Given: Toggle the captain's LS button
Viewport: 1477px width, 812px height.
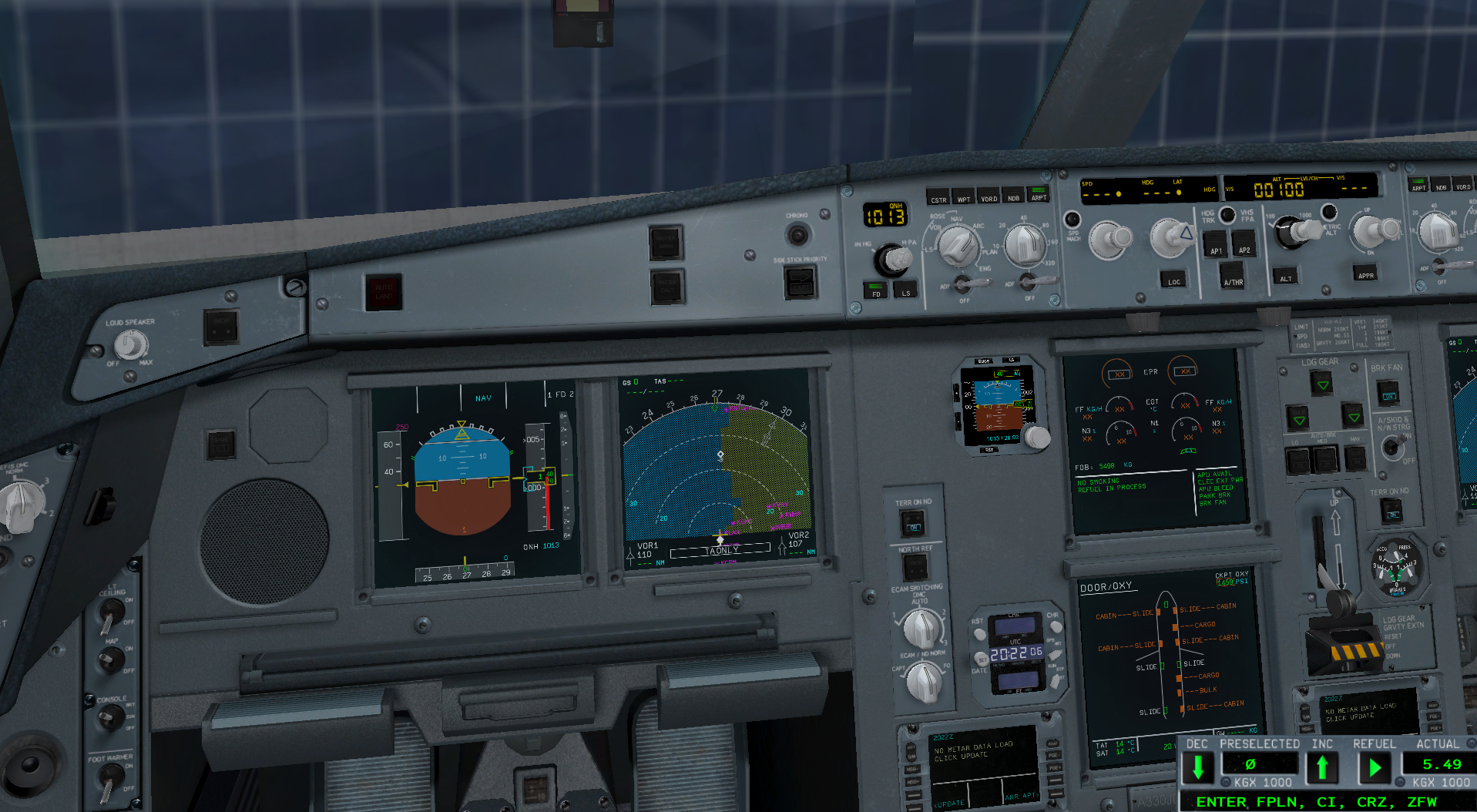Looking at the screenshot, I should (905, 290).
